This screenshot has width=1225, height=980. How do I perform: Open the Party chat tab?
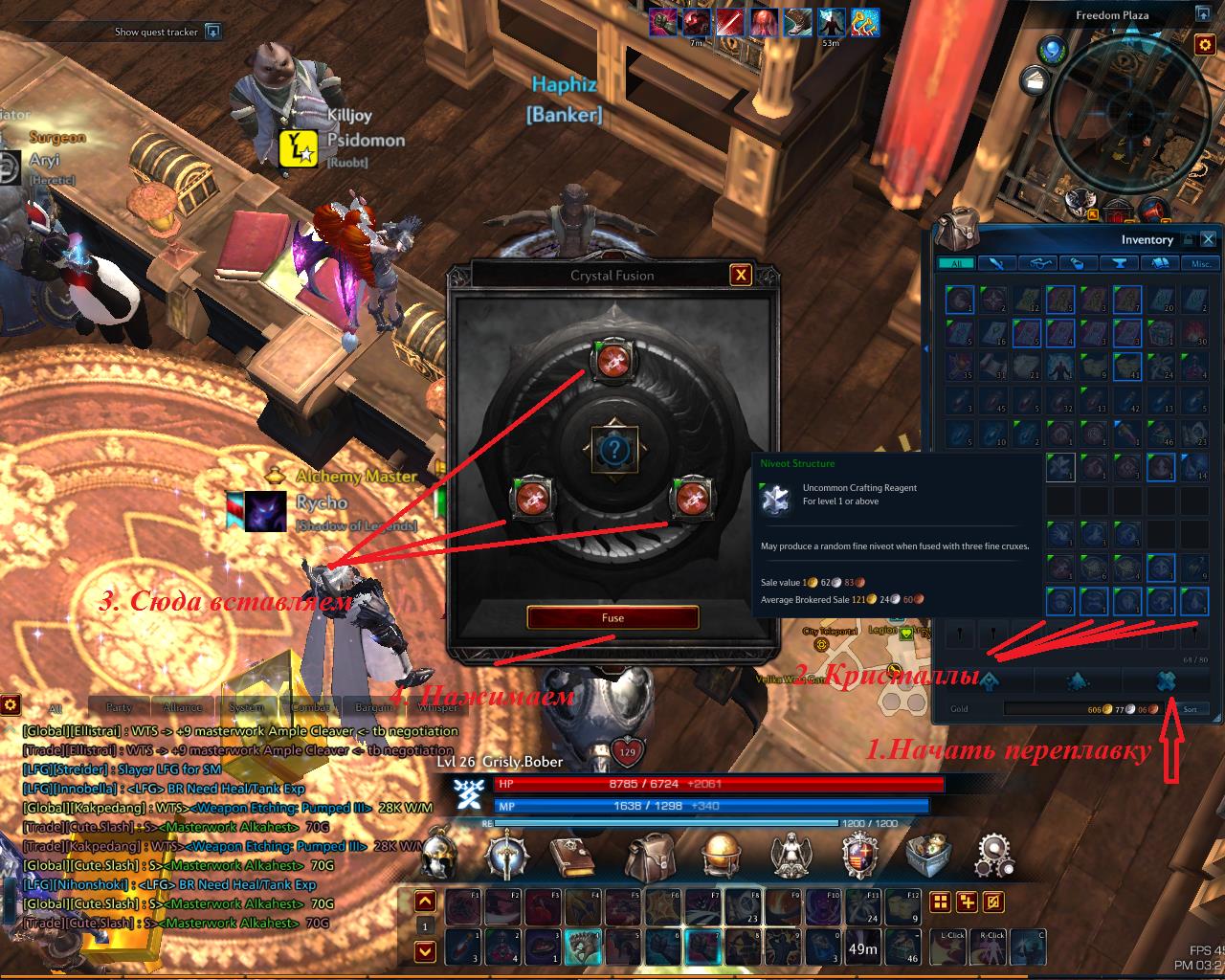click(119, 707)
